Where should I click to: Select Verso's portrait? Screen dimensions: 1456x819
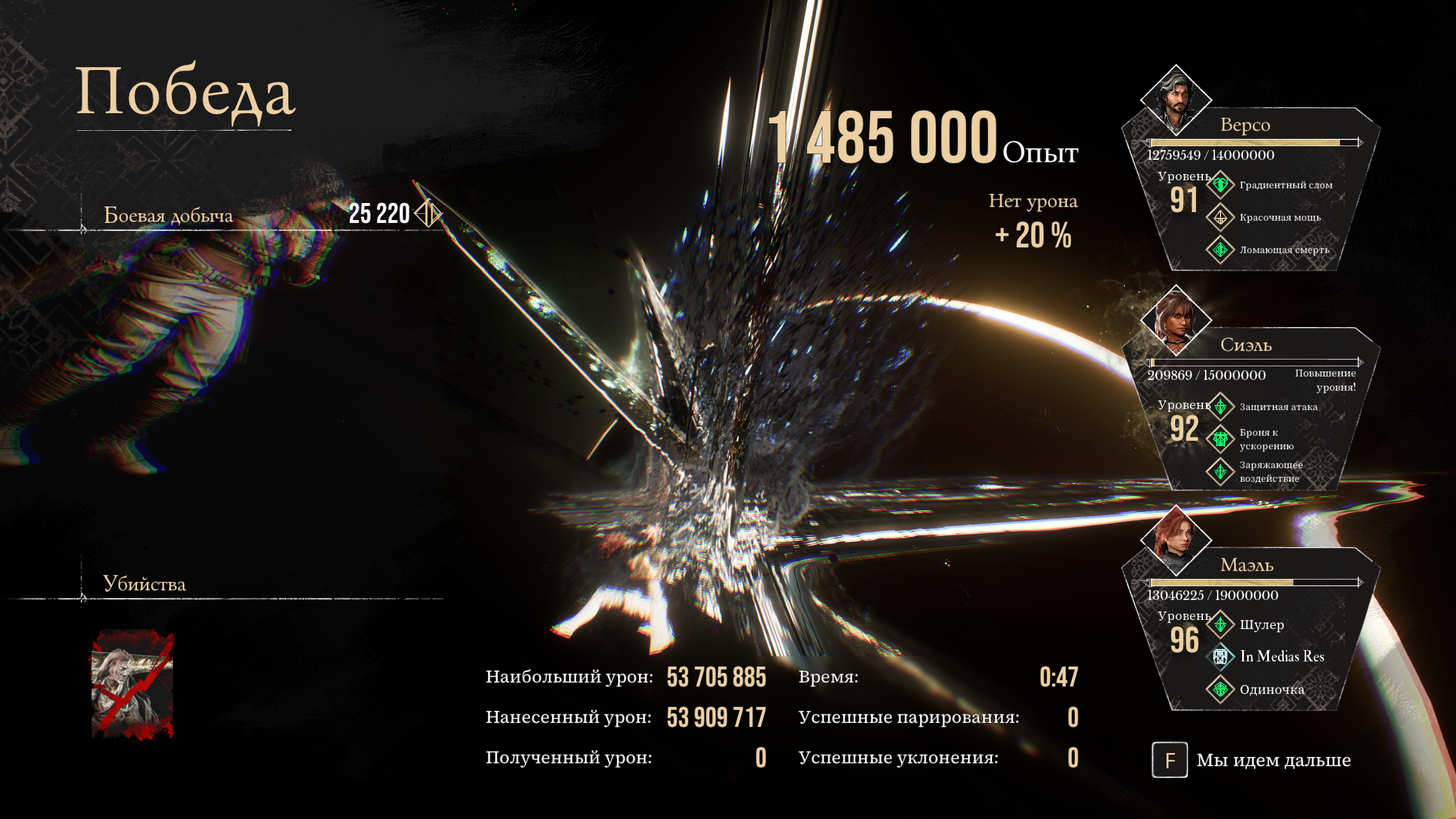1176,100
